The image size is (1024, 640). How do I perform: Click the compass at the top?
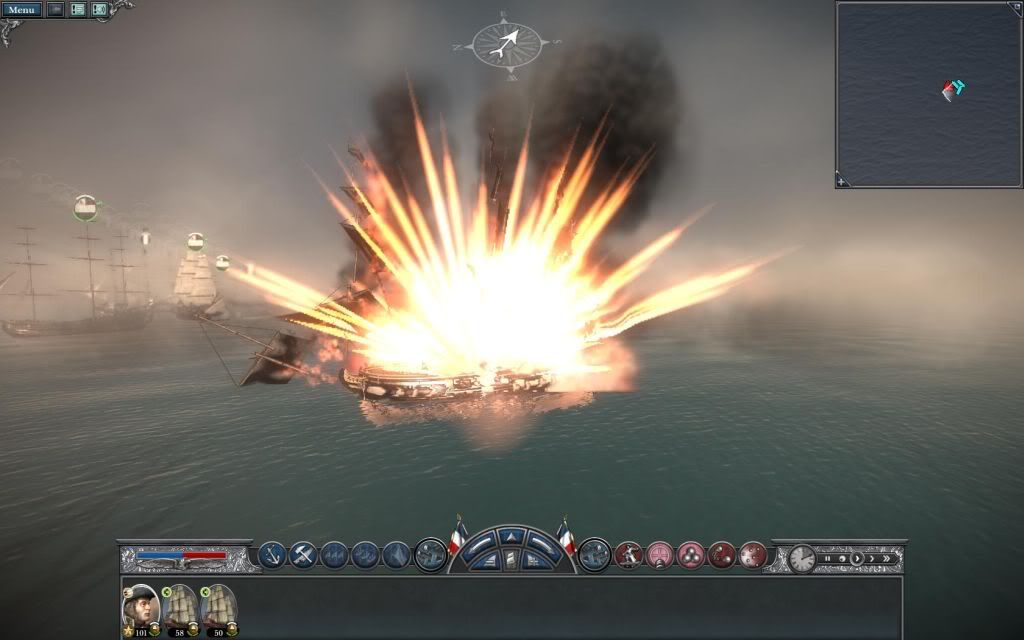[507, 42]
